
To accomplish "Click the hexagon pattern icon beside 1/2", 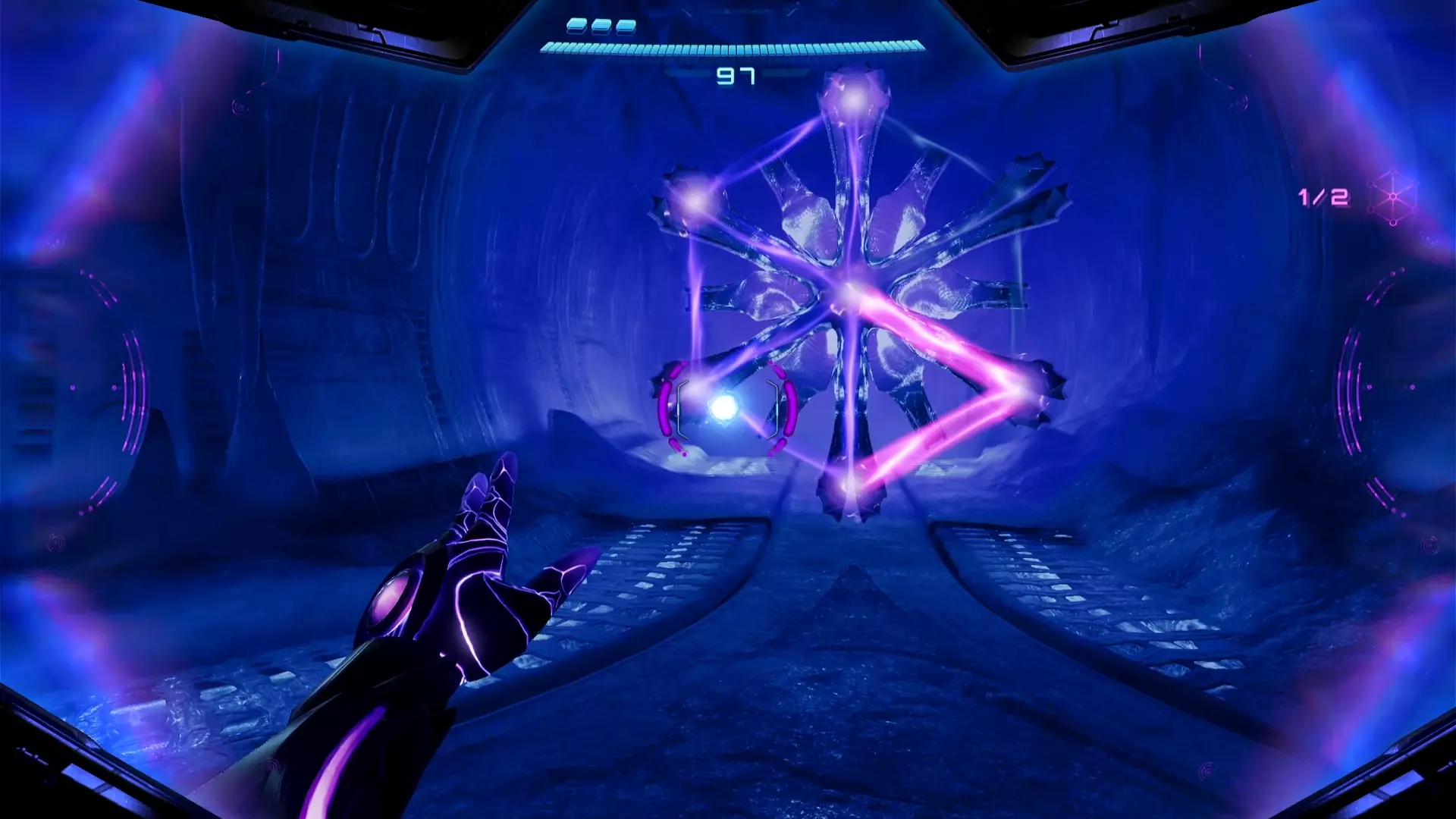I will pyautogui.click(x=1393, y=197).
